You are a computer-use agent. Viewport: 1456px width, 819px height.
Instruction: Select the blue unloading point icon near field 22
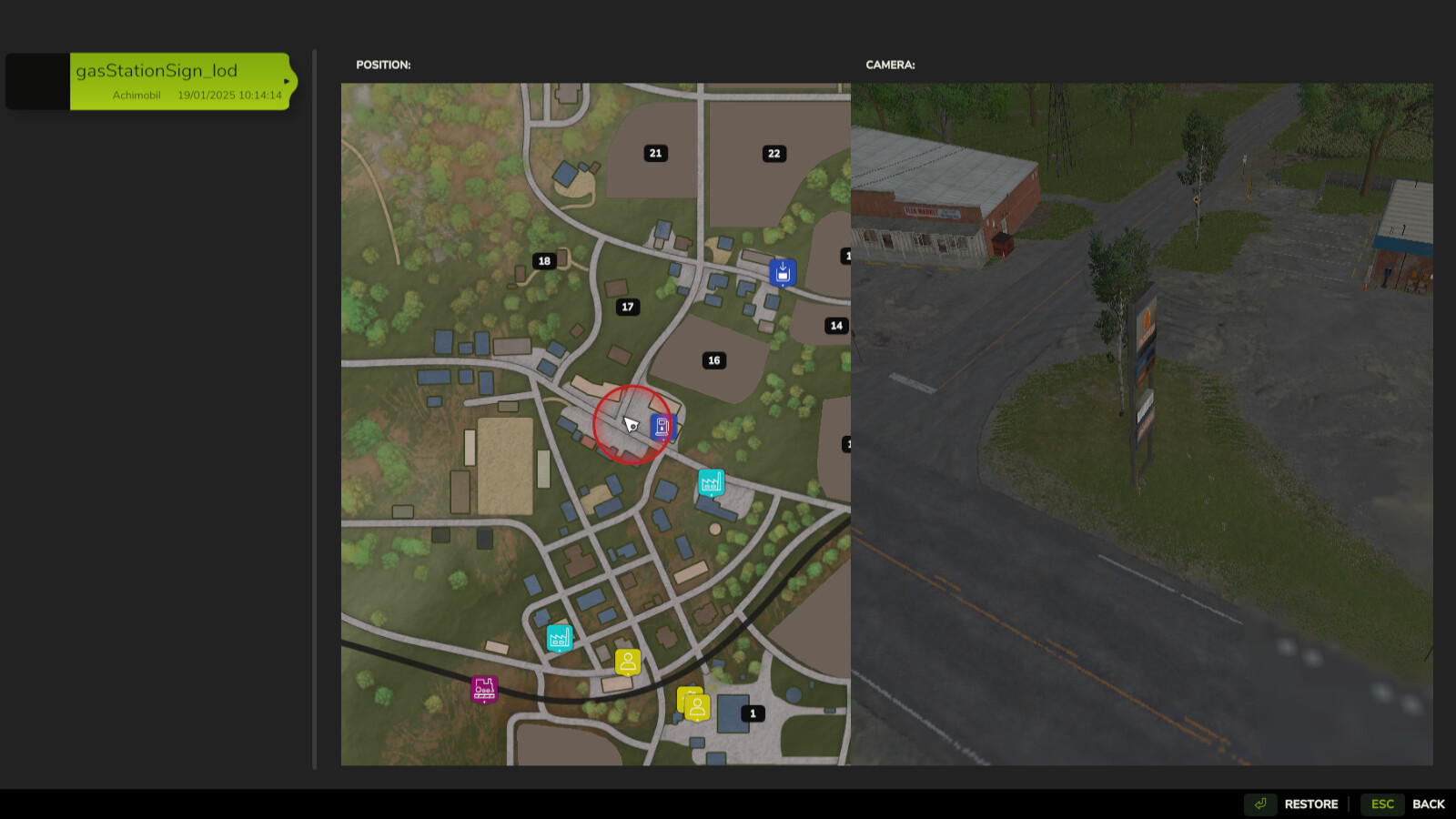(782, 272)
